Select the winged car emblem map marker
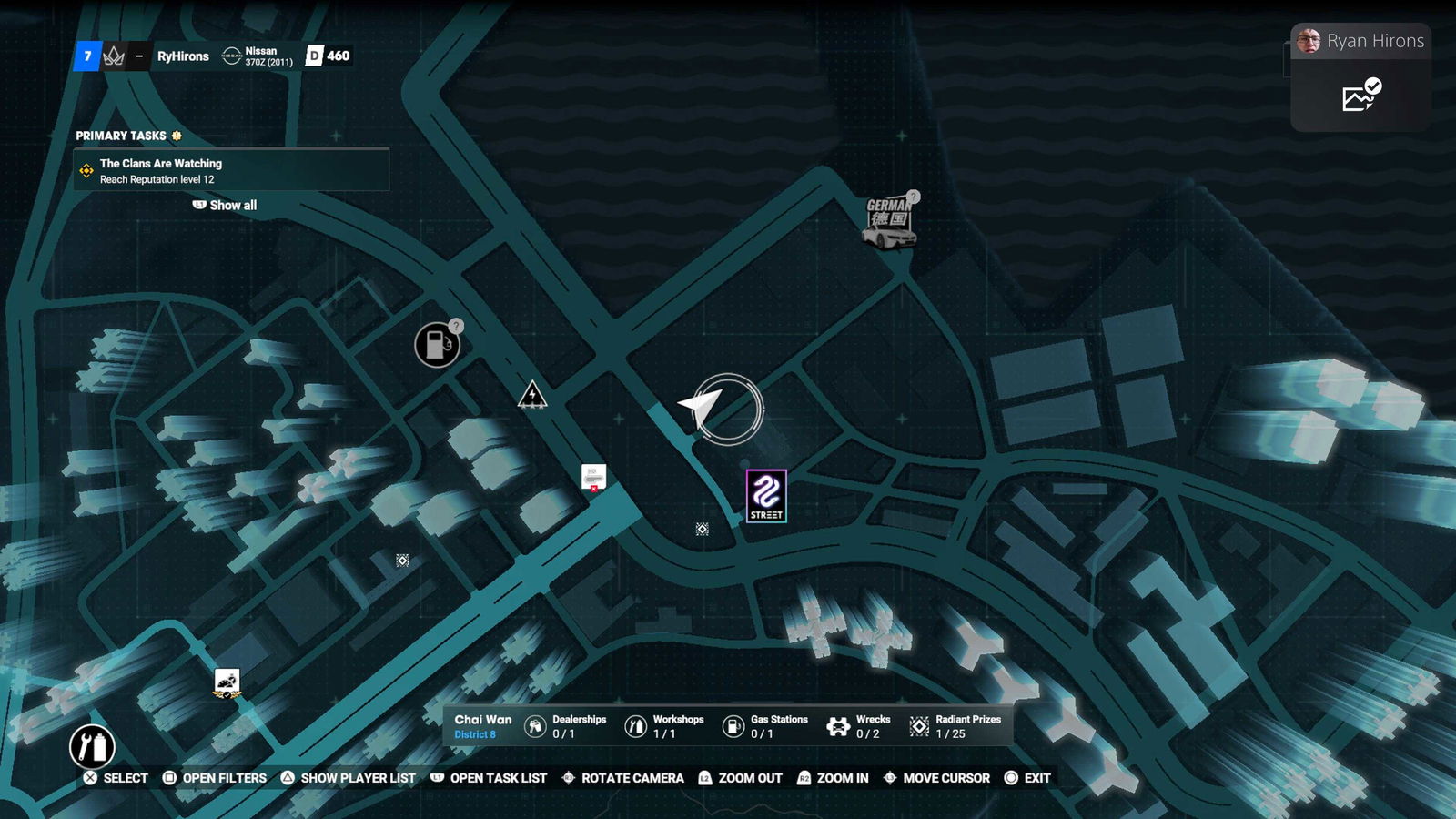Viewport: 1456px width, 819px height. [x=227, y=682]
